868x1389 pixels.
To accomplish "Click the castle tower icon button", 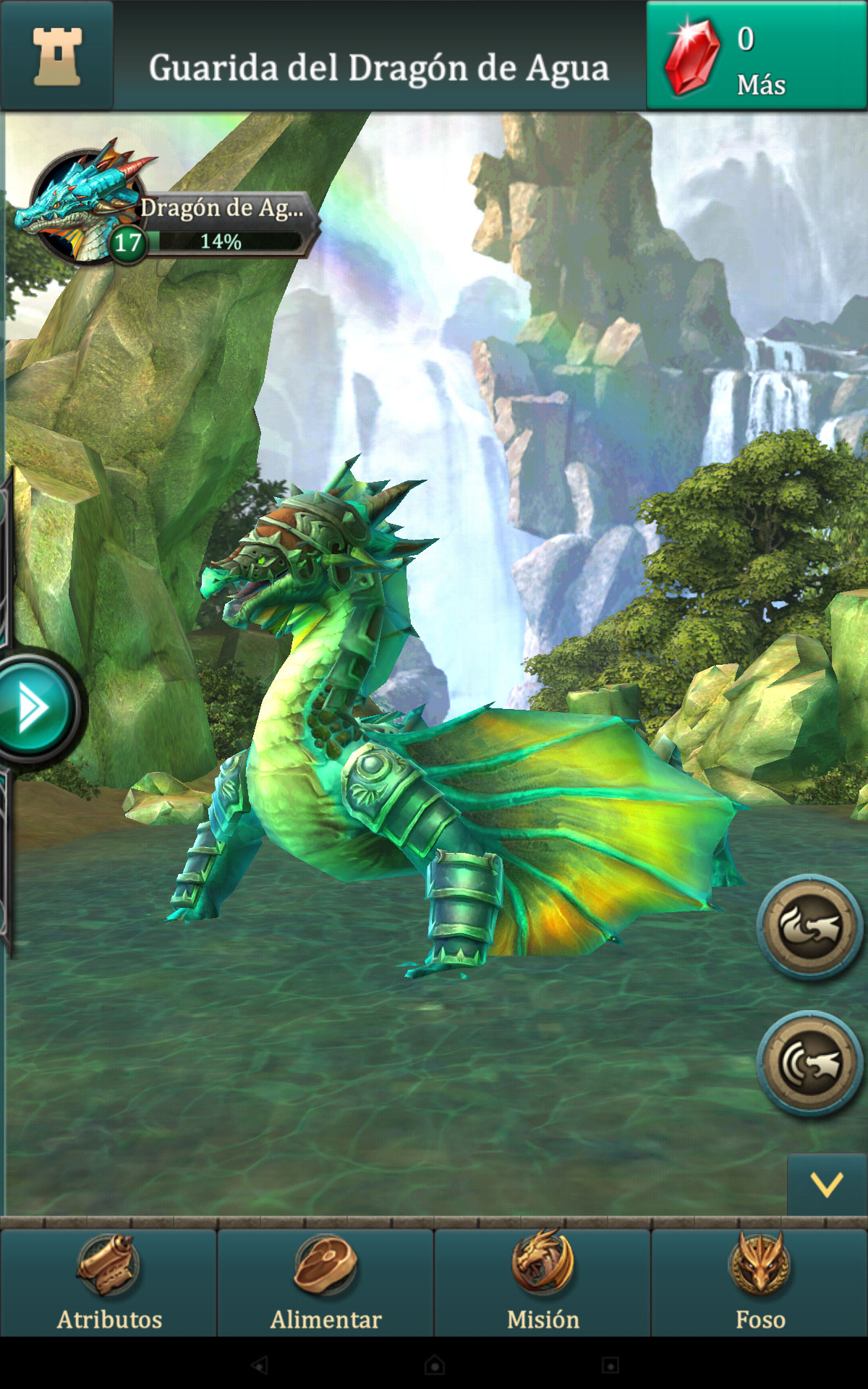I will point(57,56).
